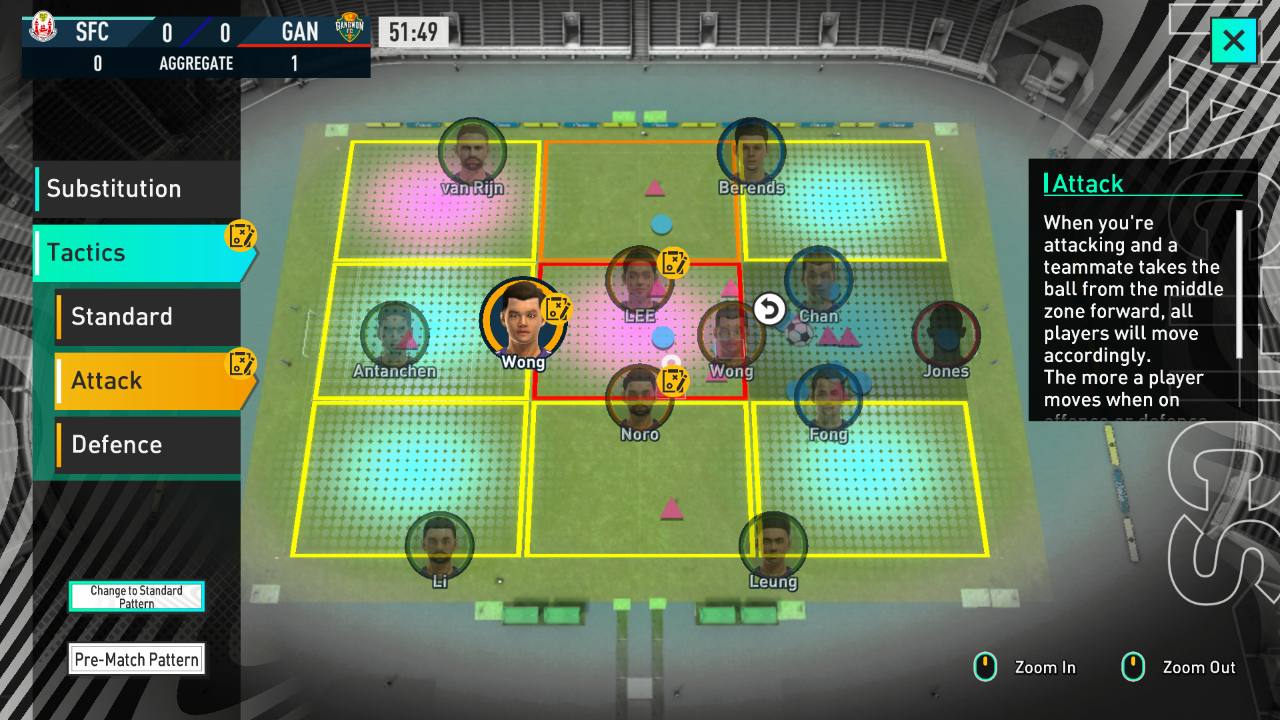Click the circular reset arrow icon
The height and width of the screenshot is (720, 1280).
coord(769,310)
